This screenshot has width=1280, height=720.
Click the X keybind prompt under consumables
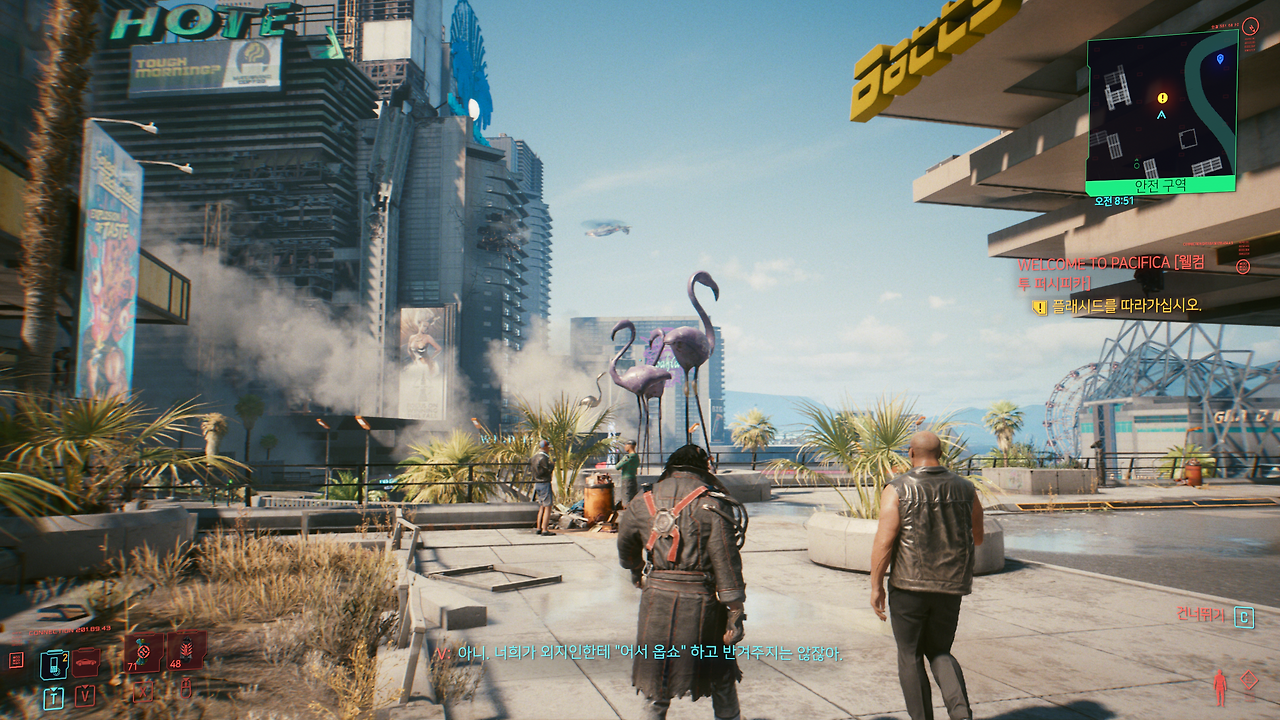(x=143, y=693)
